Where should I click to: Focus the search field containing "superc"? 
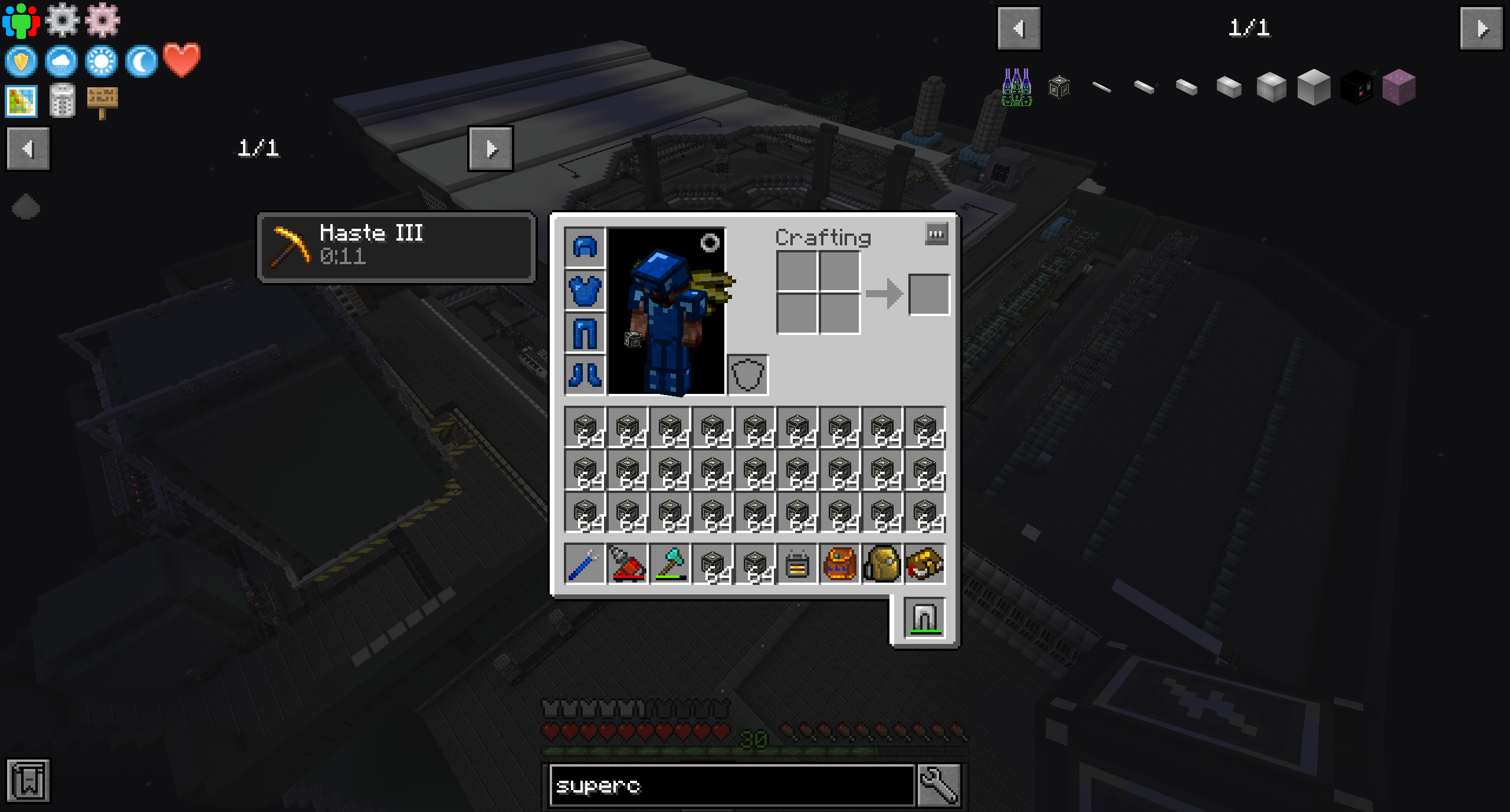[x=731, y=785]
